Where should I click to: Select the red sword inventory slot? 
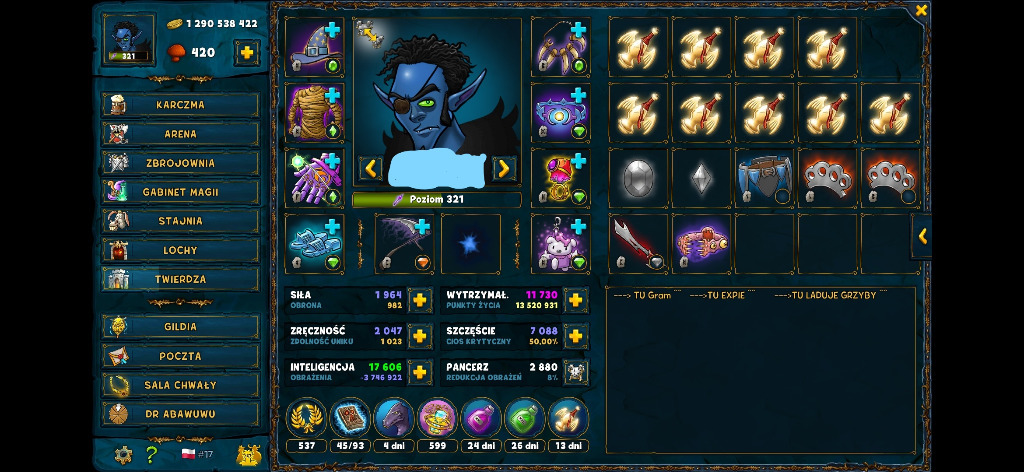point(637,243)
